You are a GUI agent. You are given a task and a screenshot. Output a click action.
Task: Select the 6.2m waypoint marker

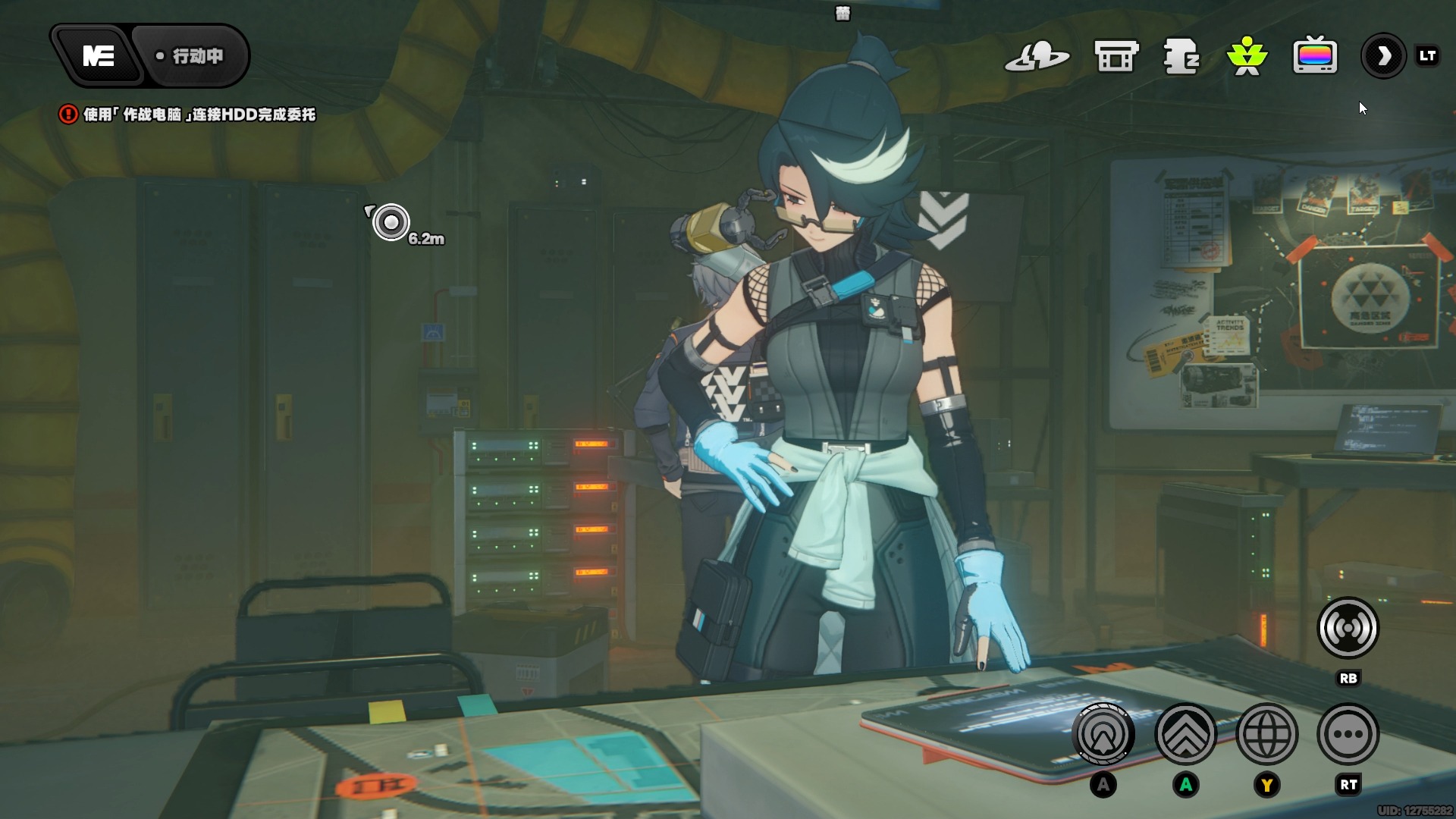(391, 222)
